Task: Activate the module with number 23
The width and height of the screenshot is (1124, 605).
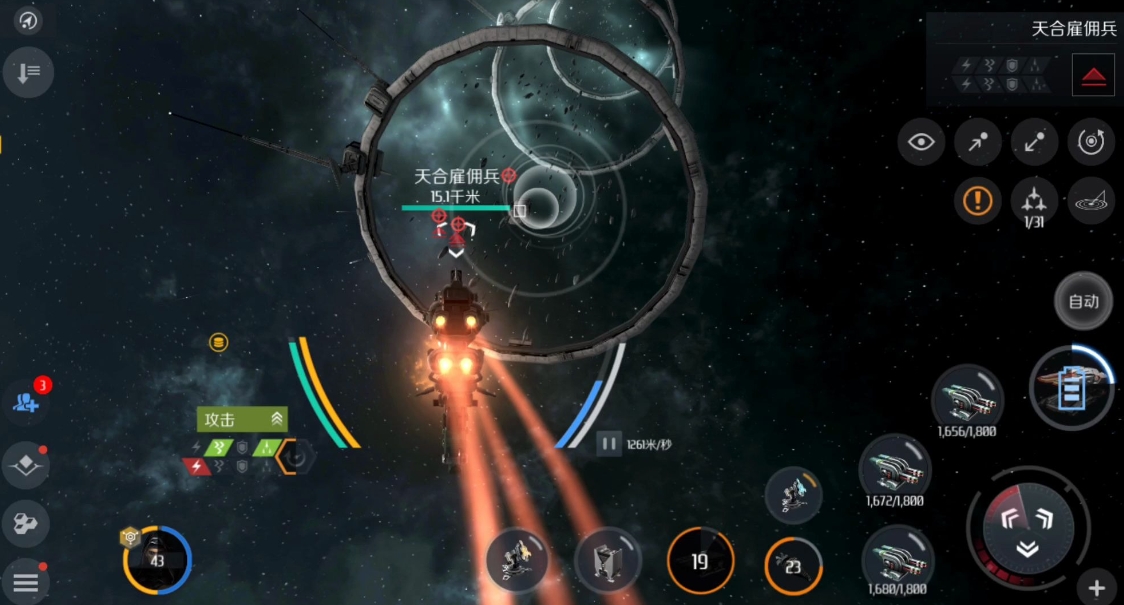Action: 793,566
